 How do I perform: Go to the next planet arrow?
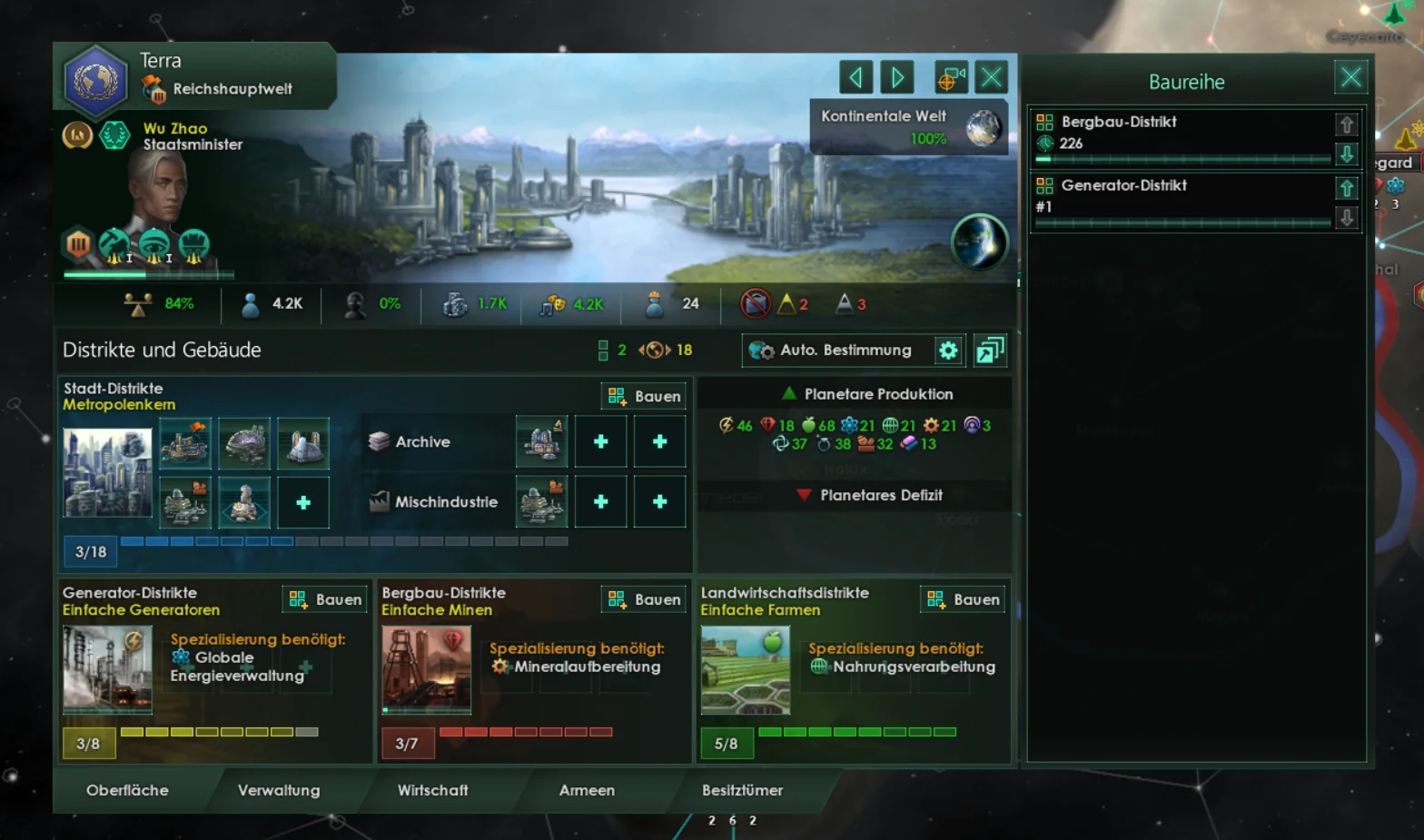896,77
